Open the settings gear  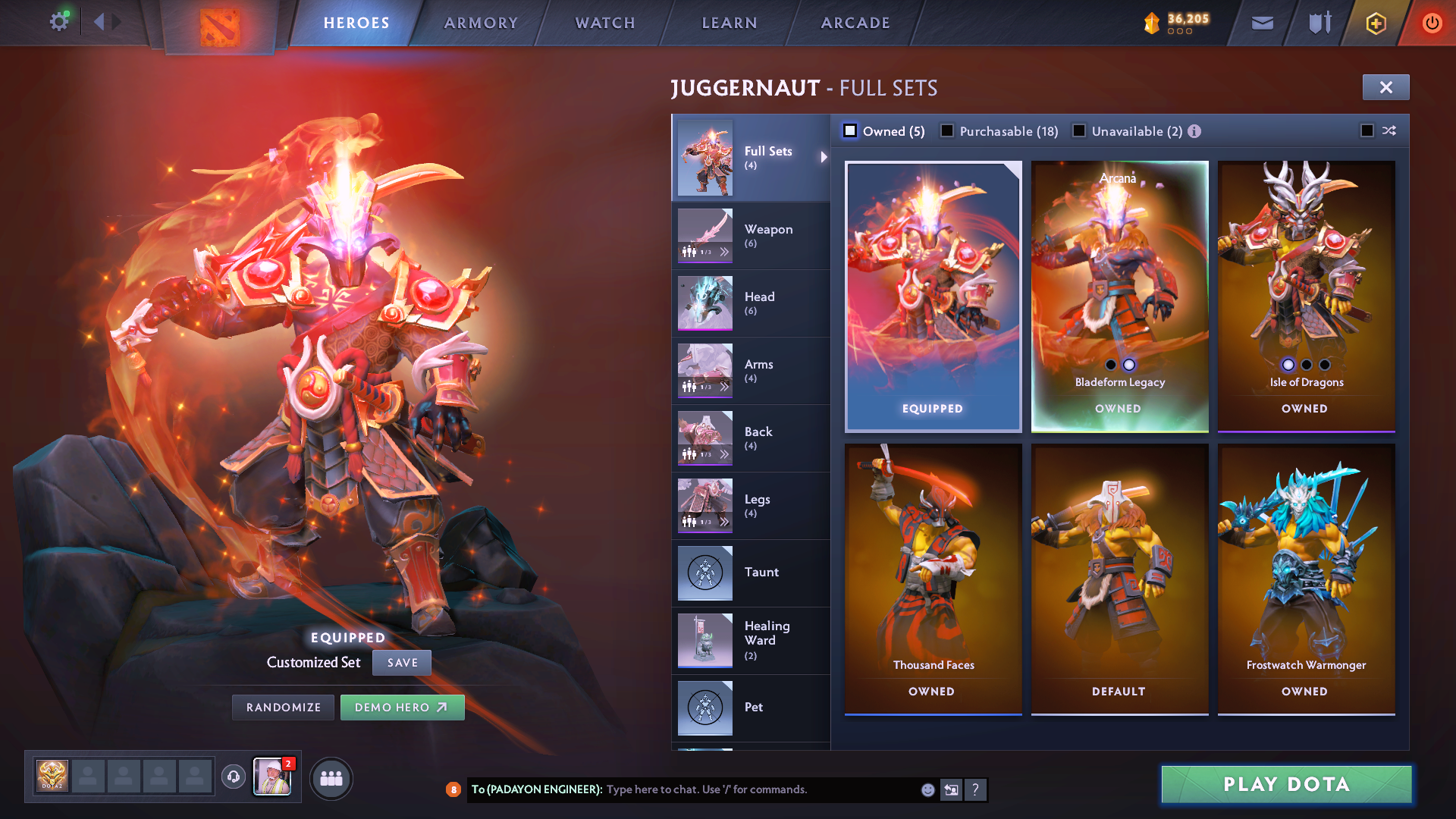[58, 21]
